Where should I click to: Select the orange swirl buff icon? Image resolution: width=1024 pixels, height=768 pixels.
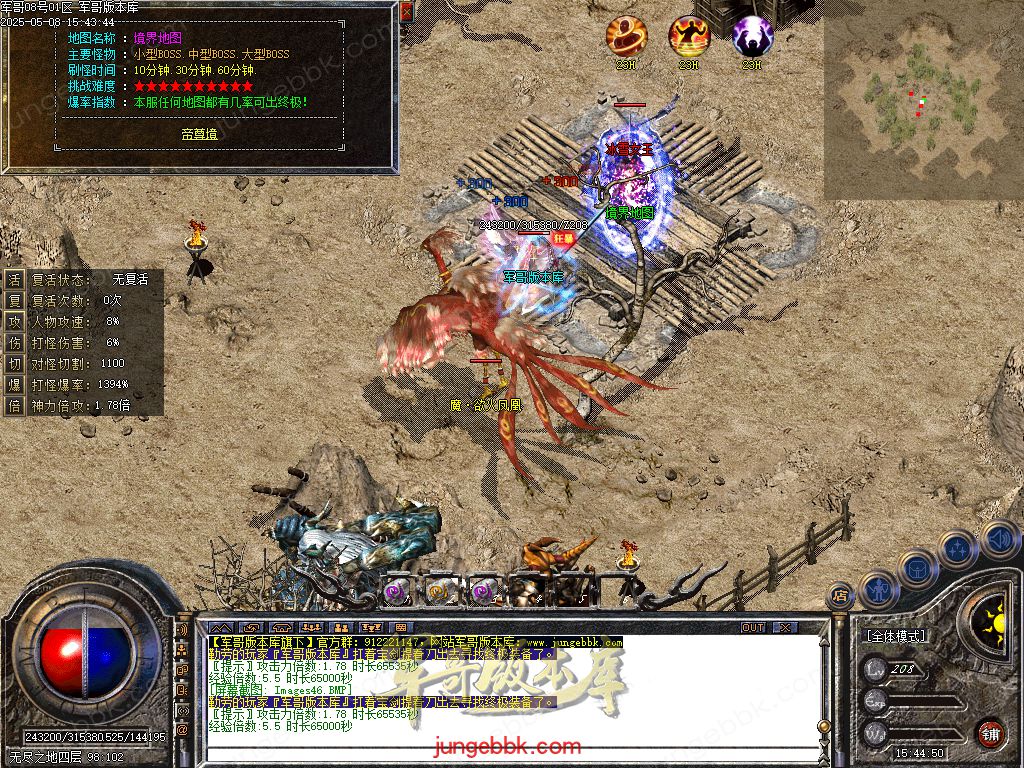(624, 36)
